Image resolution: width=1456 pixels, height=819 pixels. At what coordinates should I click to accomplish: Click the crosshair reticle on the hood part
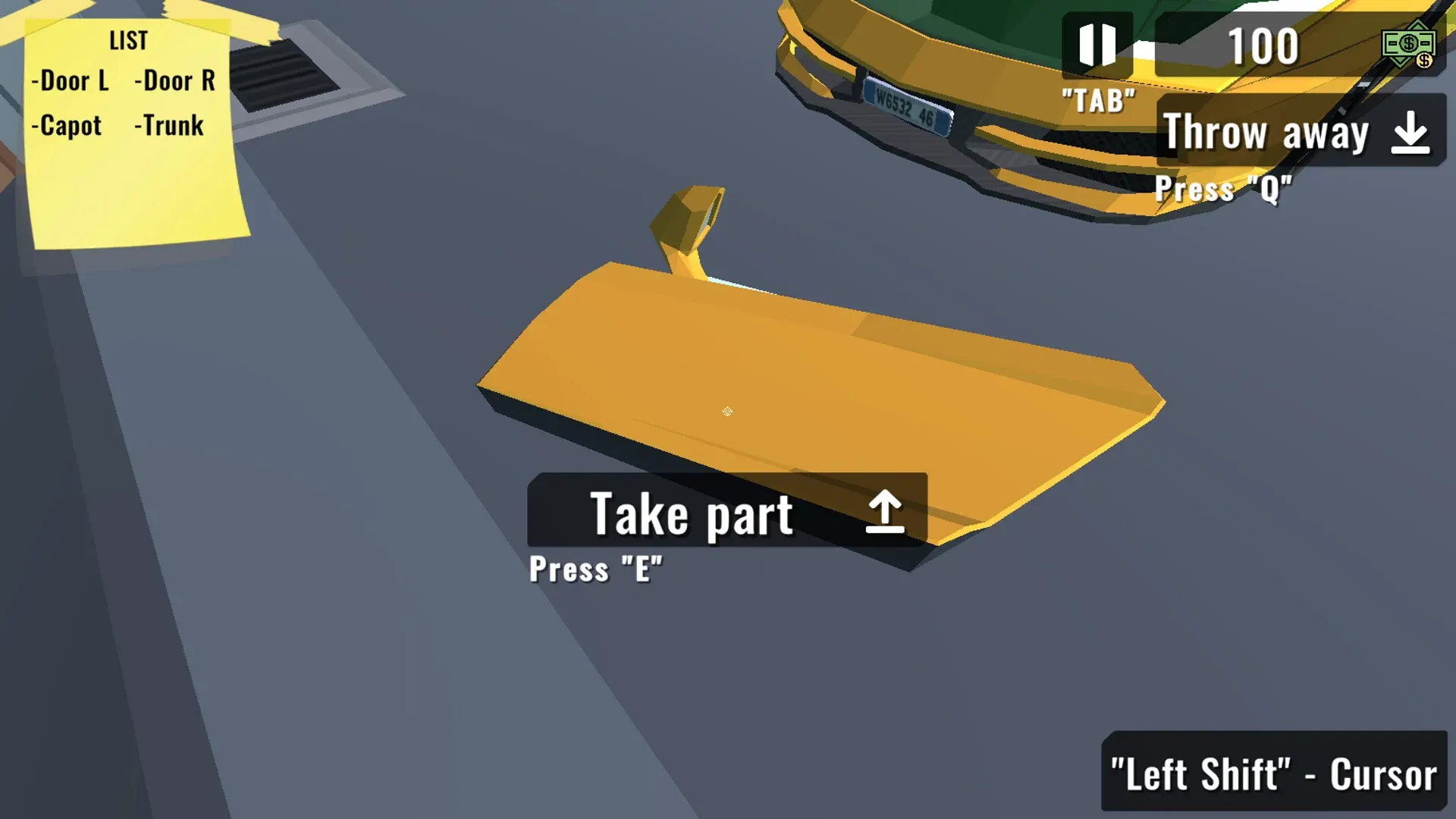click(727, 411)
